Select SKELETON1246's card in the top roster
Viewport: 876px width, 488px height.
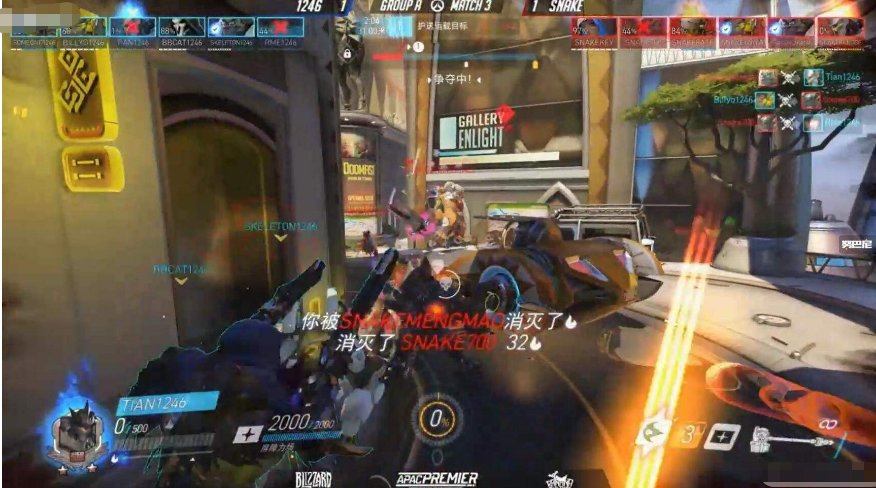pos(230,29)
